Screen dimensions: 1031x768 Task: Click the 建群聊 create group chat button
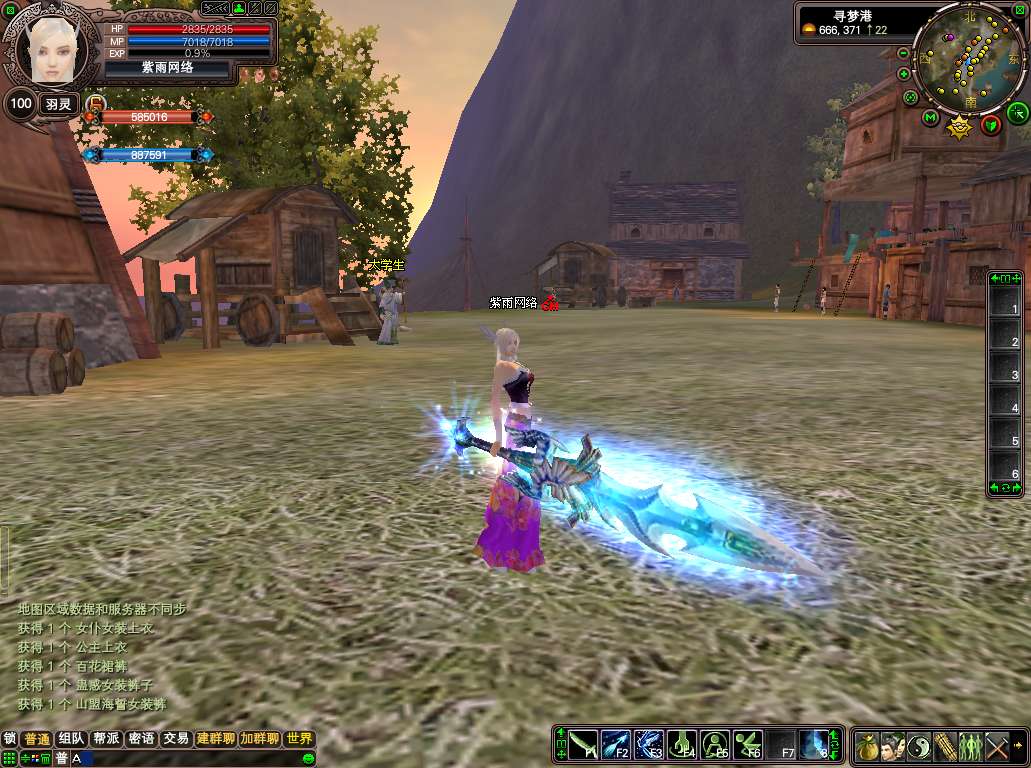pyautogui.click(x=215, y=739)
